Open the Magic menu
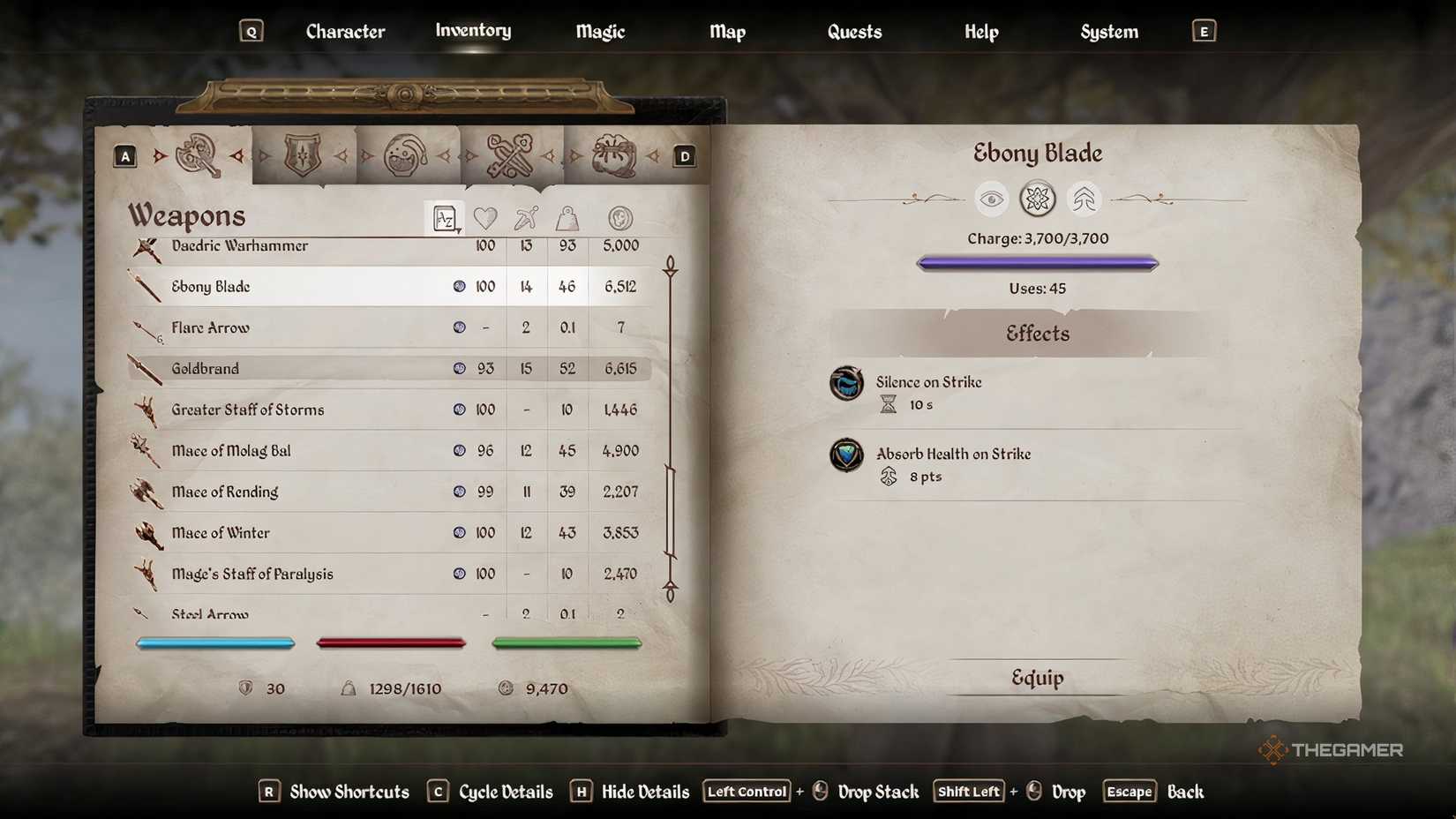 (599, 31)
